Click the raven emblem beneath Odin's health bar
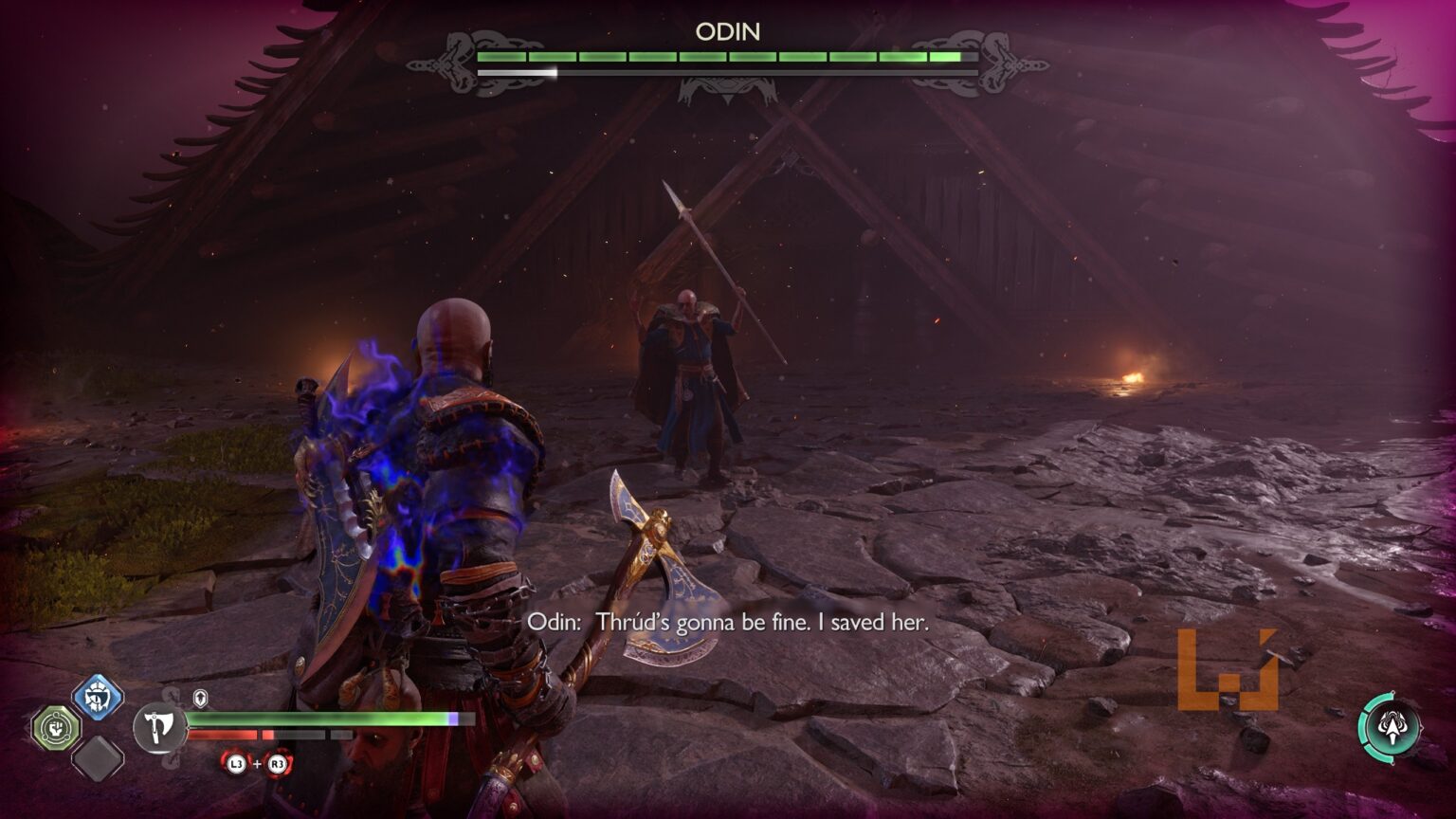 pyautogui.click(x=726, y=90)
